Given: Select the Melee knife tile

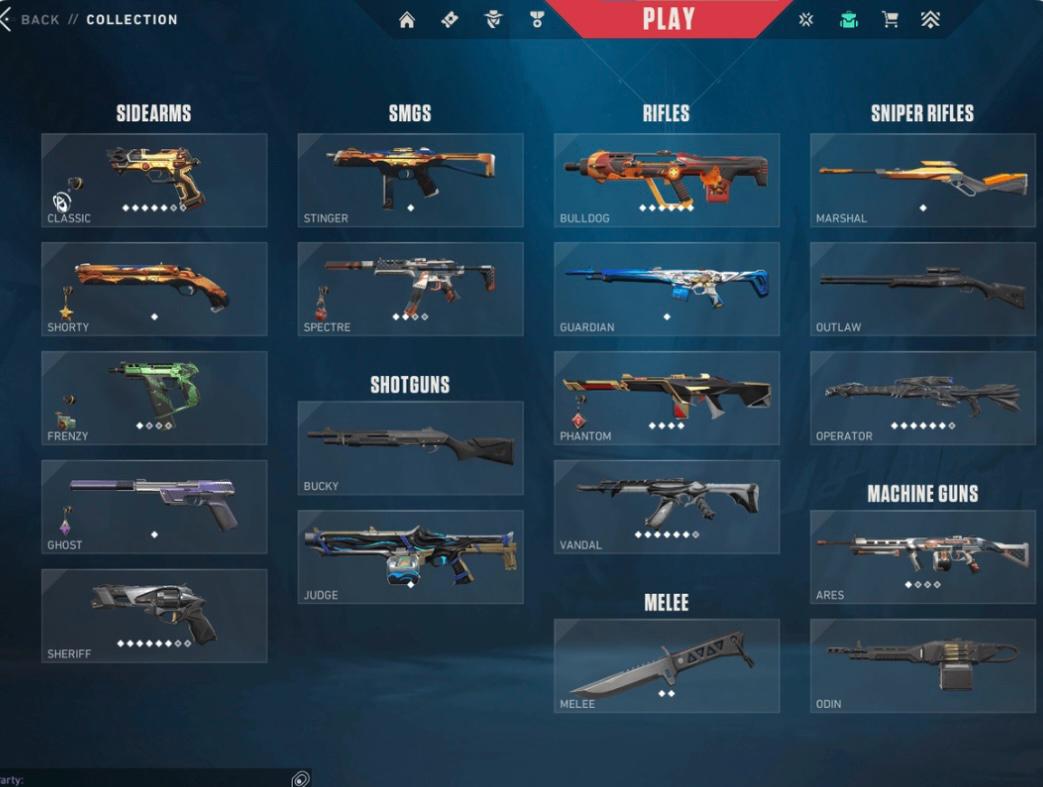Looking at the screenshot, I should click(x=666, y=666).
